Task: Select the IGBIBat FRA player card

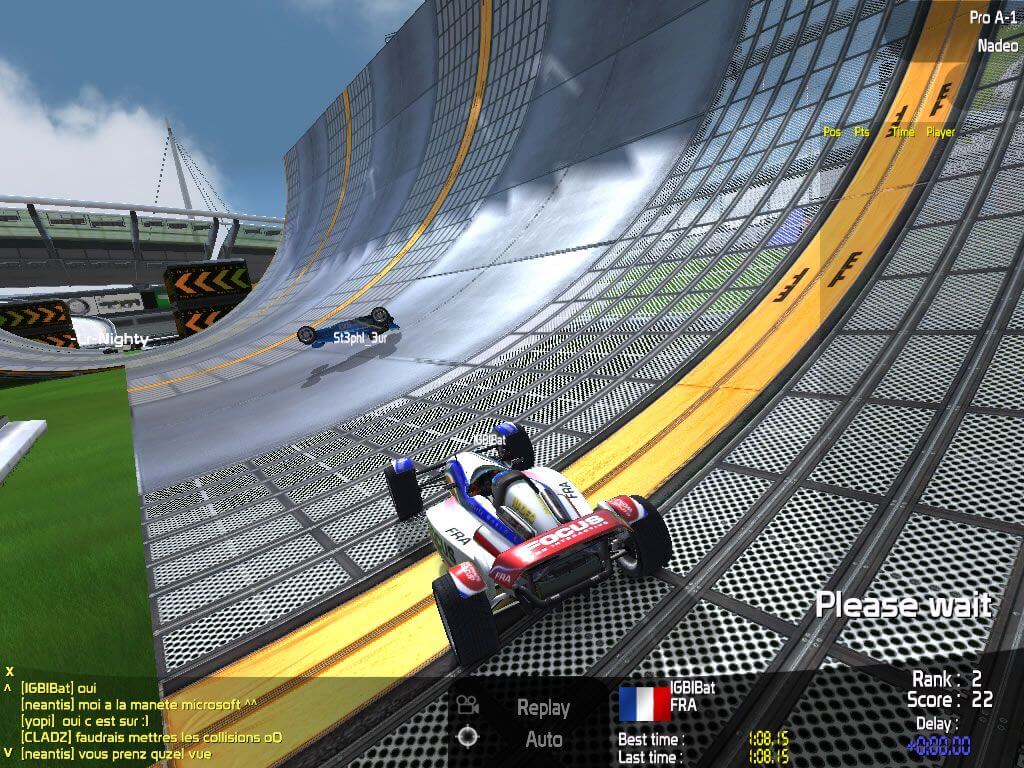Action: pyautogui.click(x=668, y=702)
